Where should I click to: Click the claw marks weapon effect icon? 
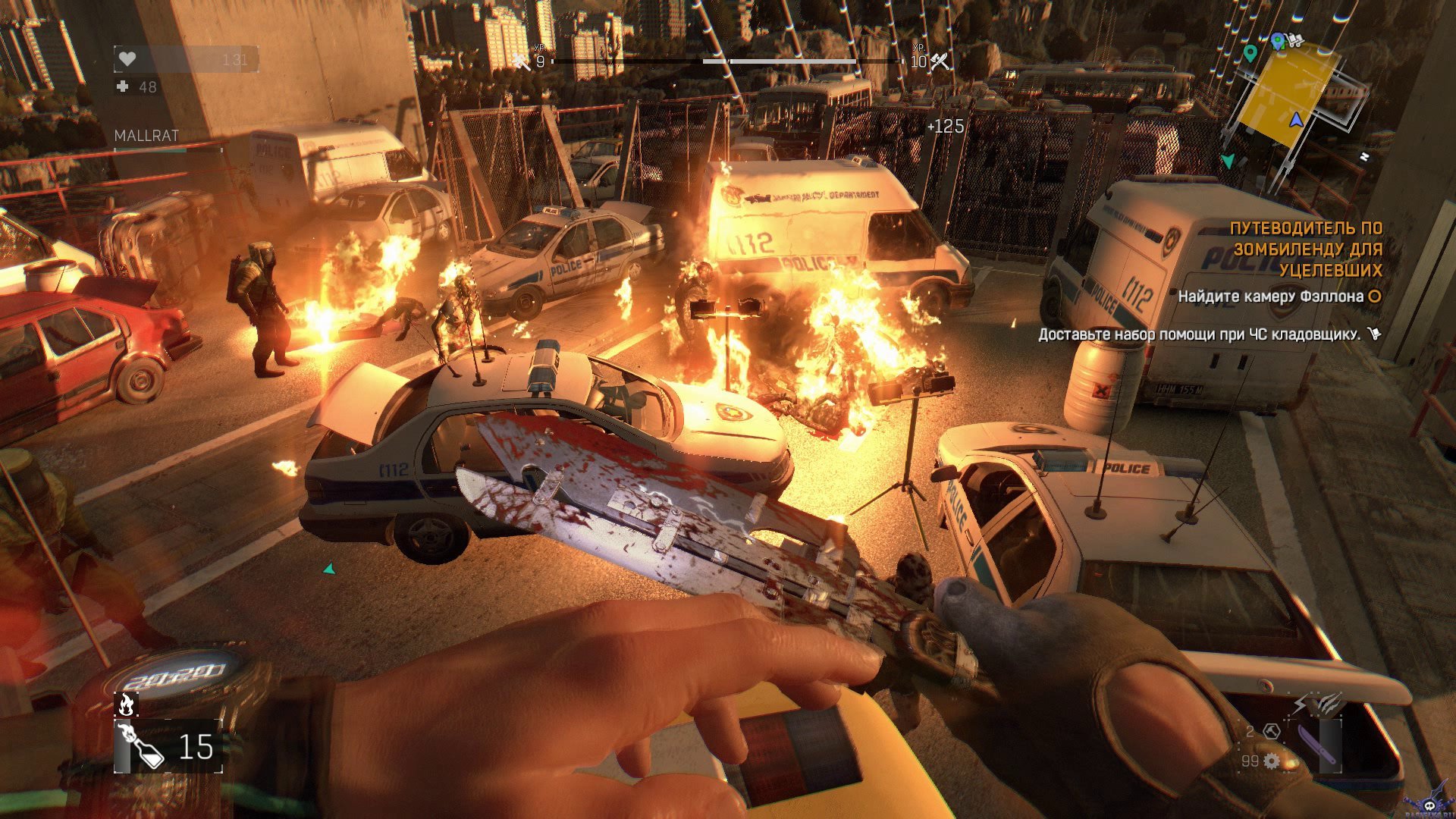[1326, 703]
